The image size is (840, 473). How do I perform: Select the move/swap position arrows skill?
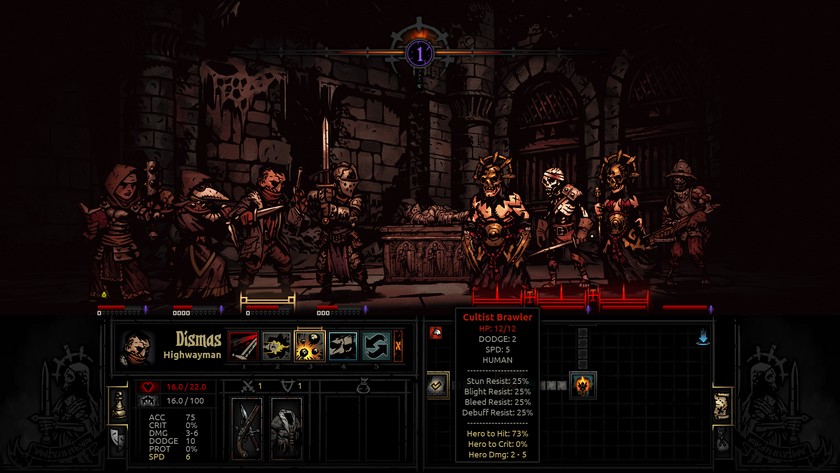tap(376, 346)
